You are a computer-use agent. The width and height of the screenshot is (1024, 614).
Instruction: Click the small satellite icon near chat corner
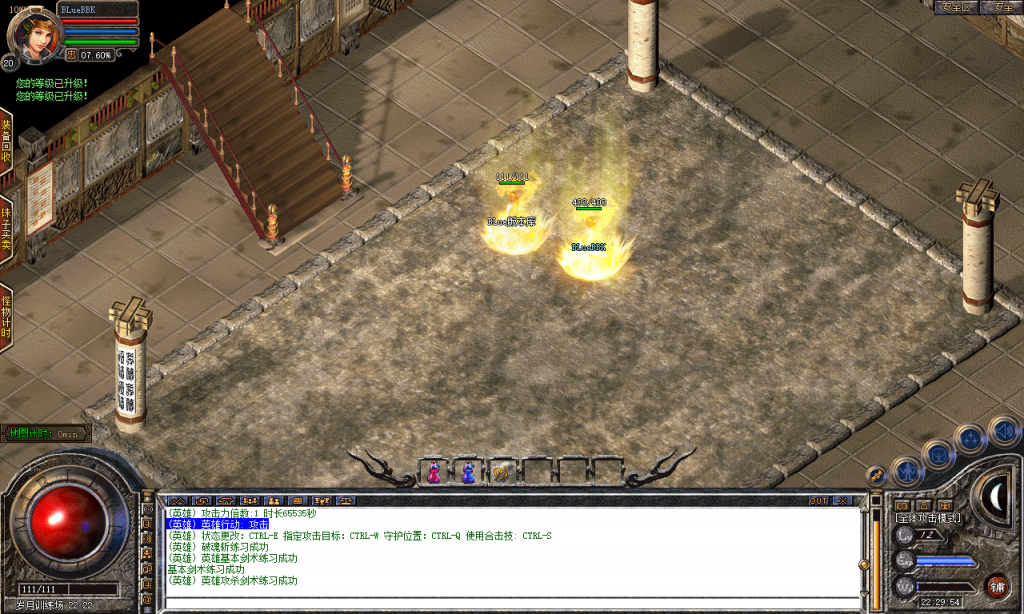coord(878,474)
